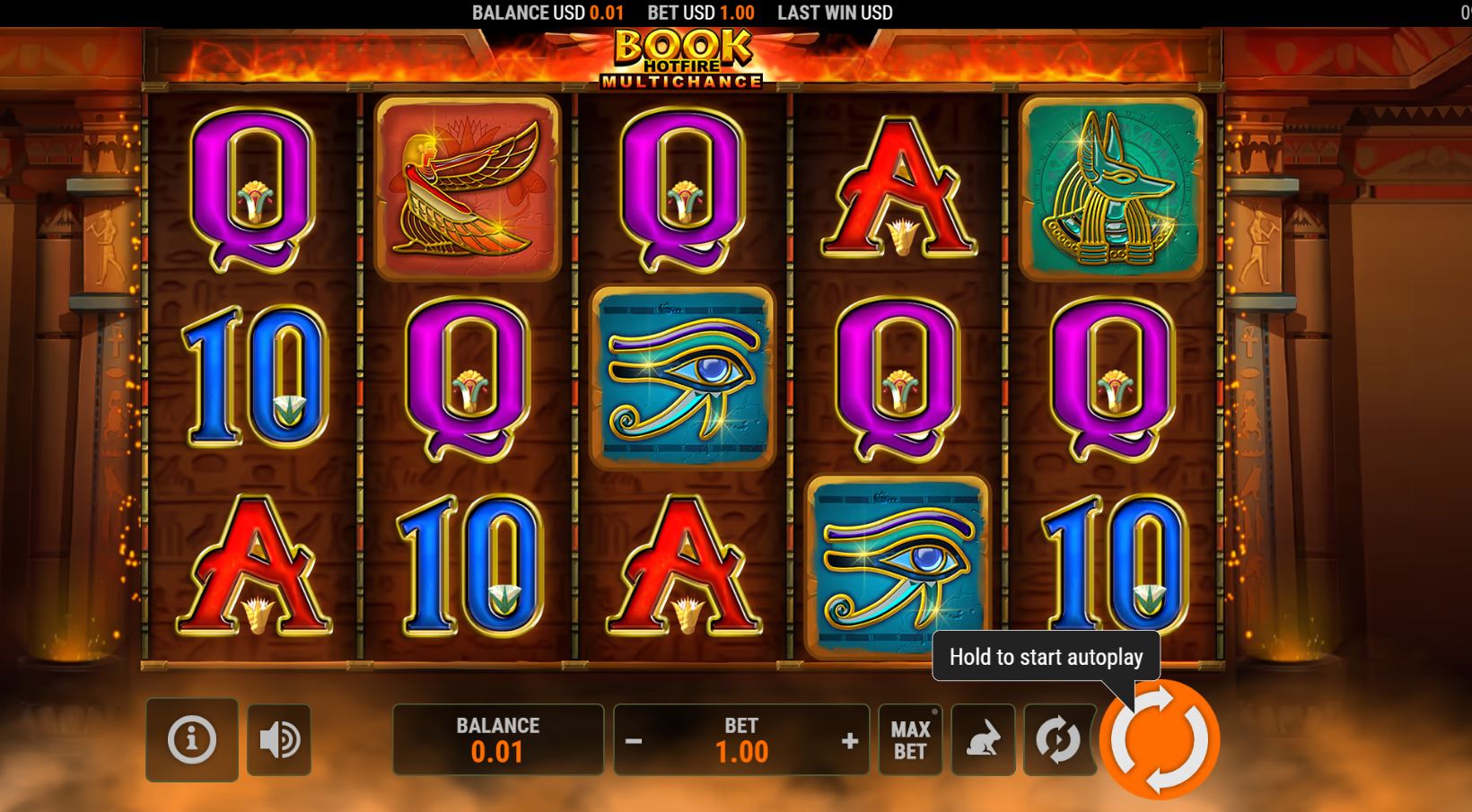Decrease the bet with the minus control

pos(637,739)
